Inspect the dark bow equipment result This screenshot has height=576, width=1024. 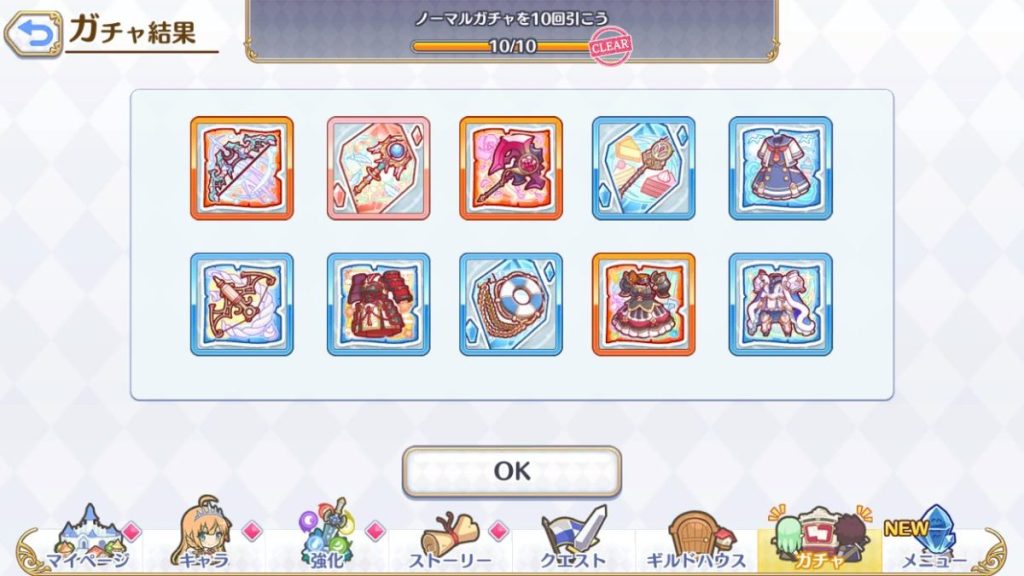[242, 168]
